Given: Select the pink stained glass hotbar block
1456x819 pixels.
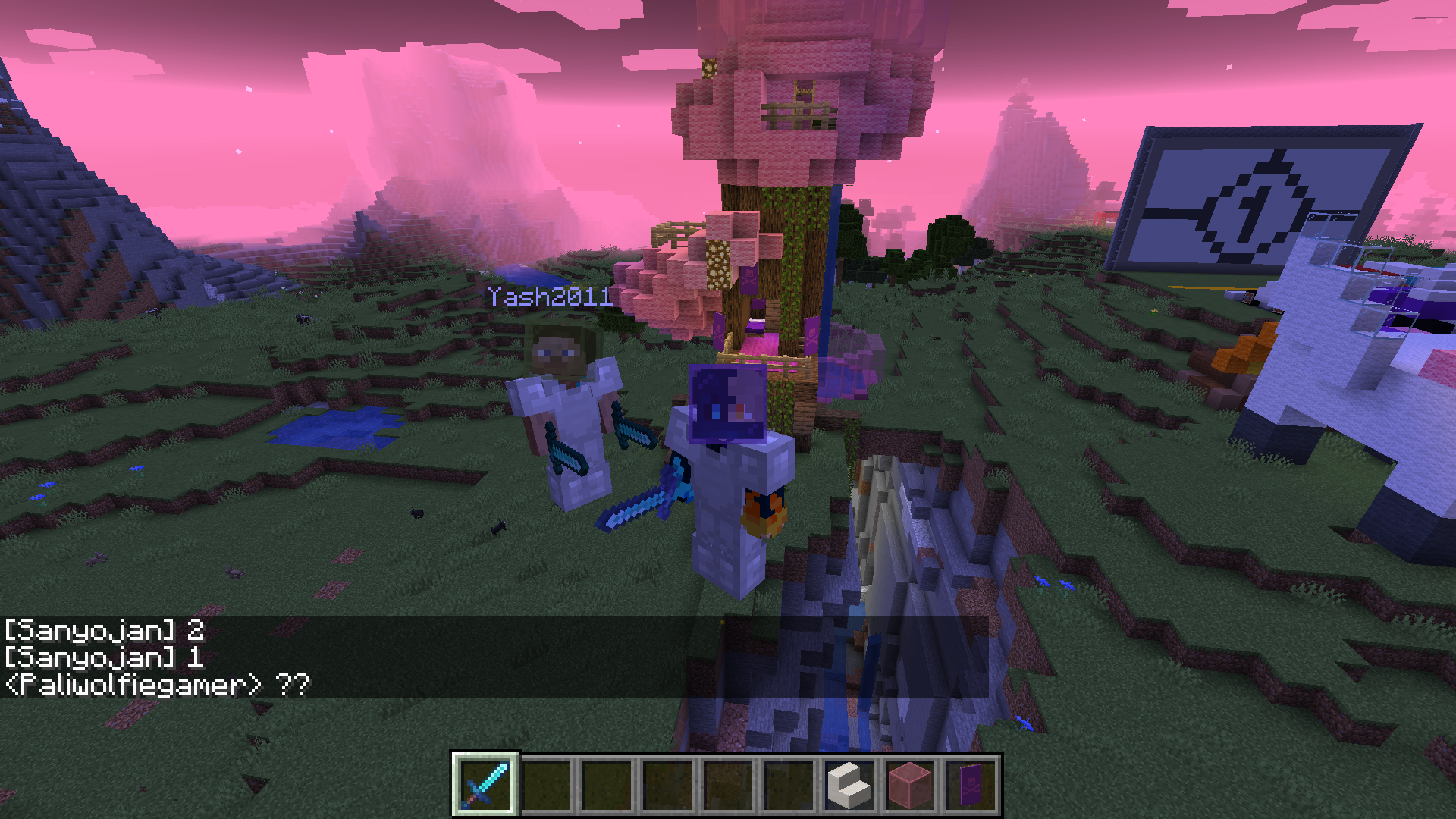Looking at the screenshot, I should (x=908, y=785).
